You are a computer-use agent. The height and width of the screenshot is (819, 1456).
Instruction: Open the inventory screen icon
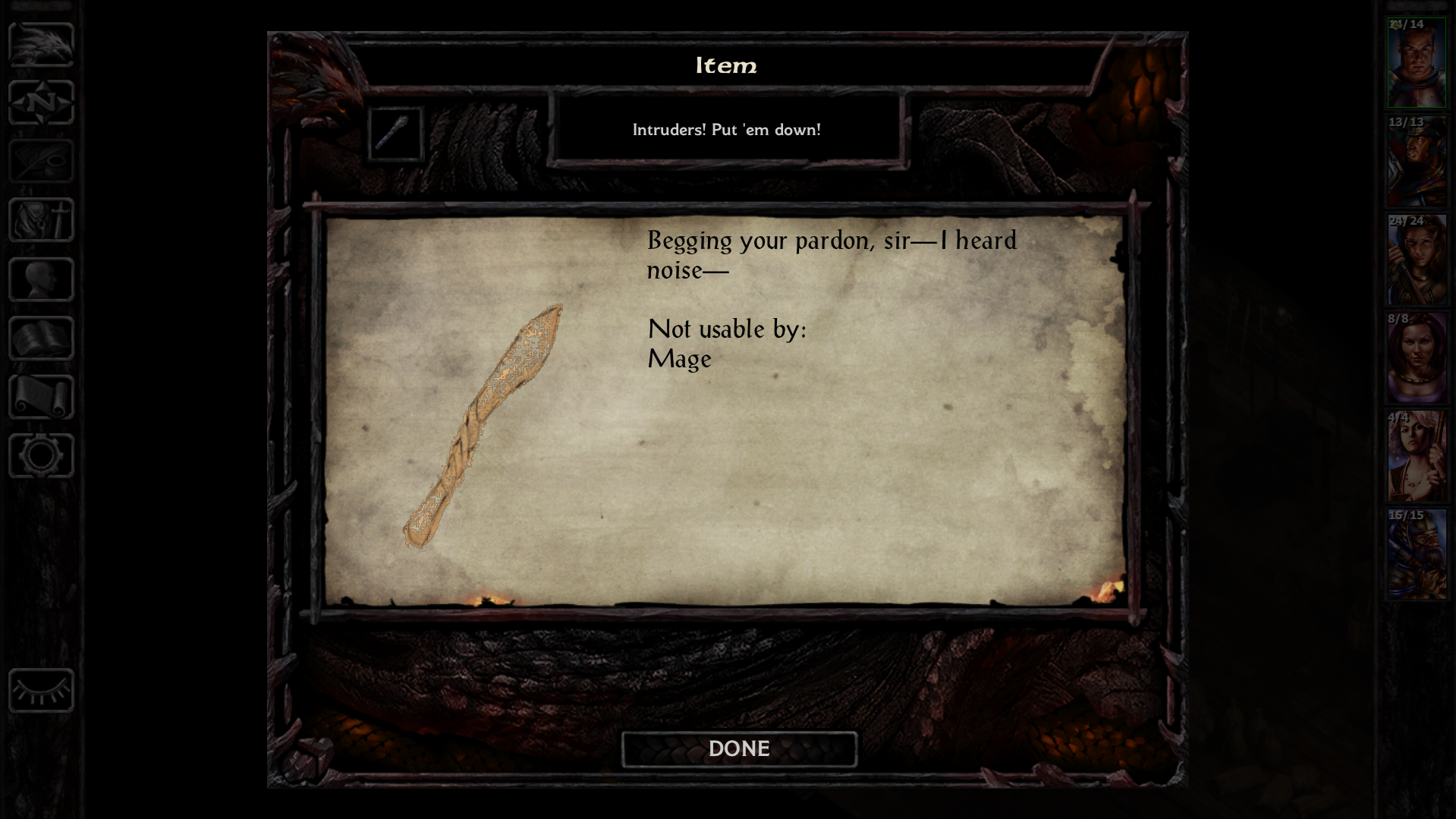coord(39,220)
